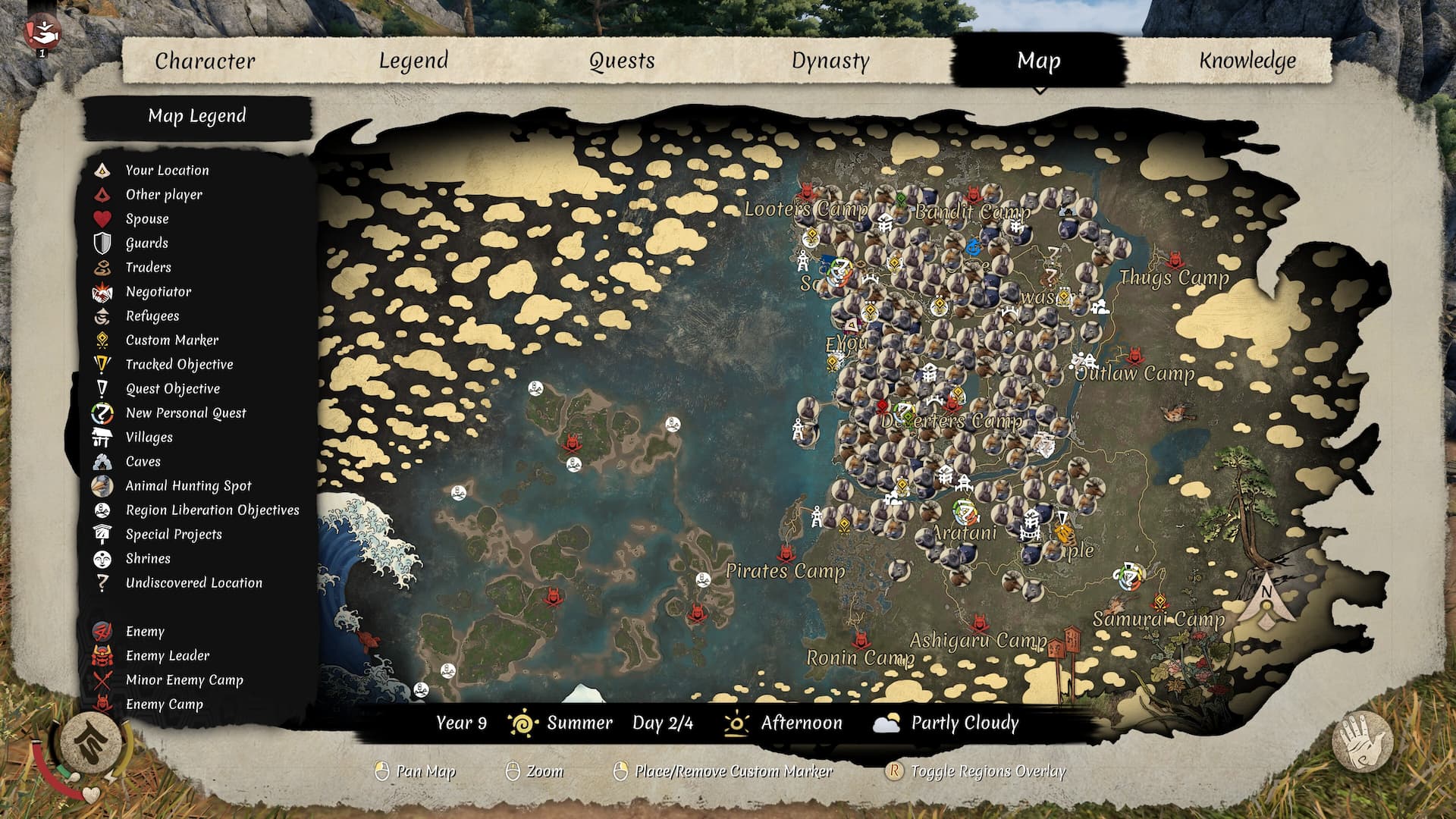Click the Looters Camp map label
The image size is (1456, 819).
pos(805,209)
